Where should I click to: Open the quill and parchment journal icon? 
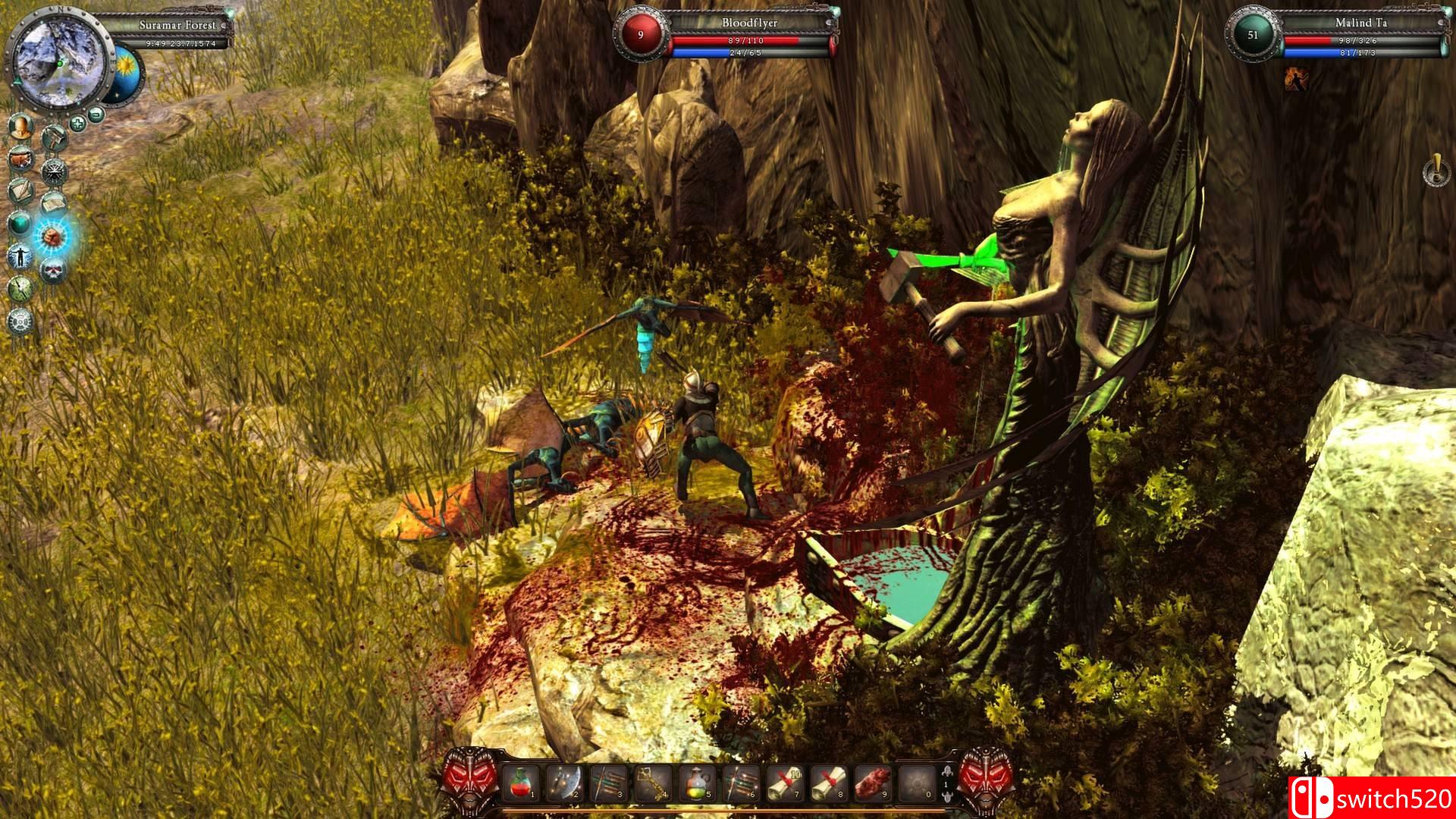[x=20, y=191]
